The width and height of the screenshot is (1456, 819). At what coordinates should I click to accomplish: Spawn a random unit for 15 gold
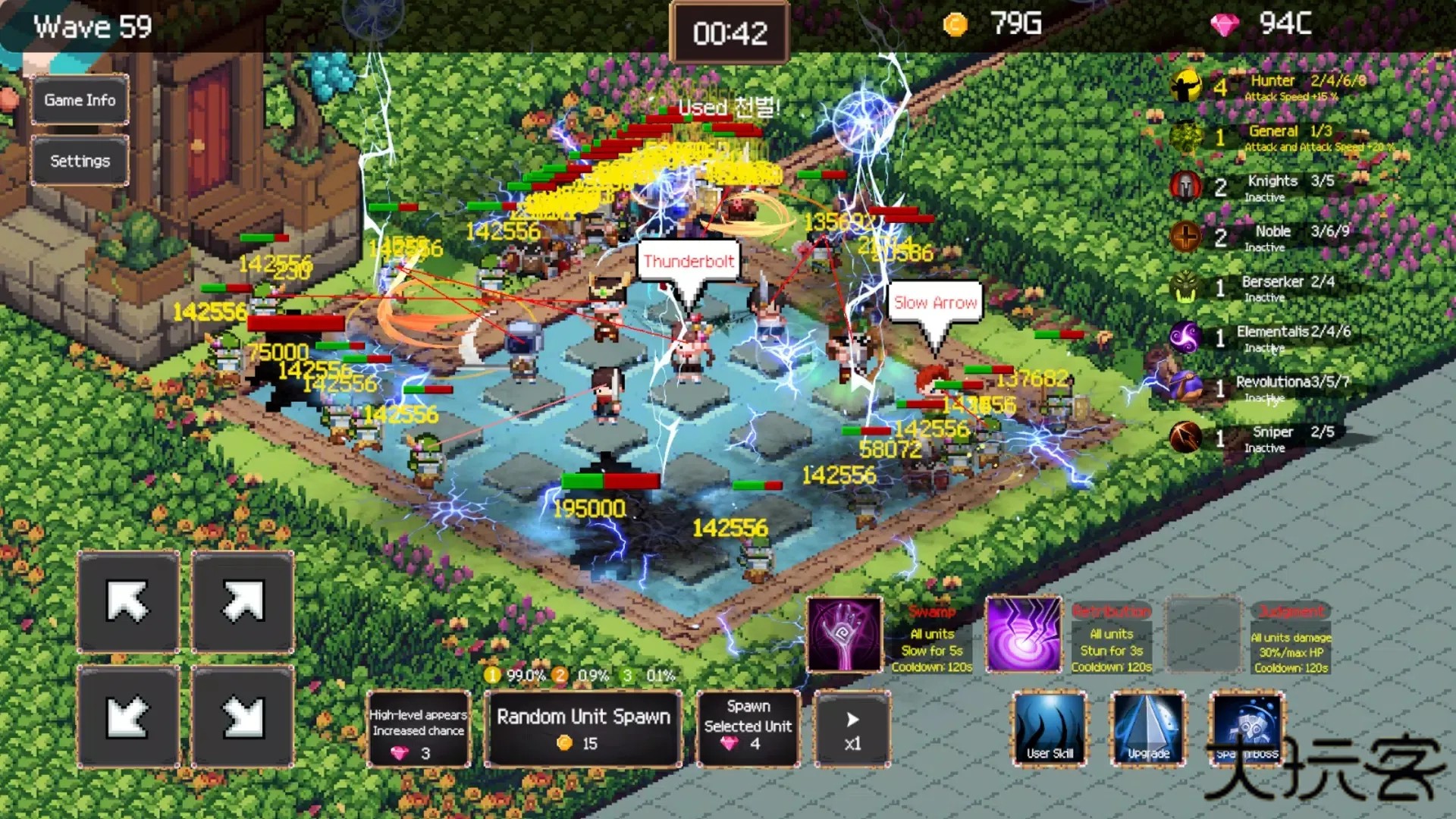583,730
